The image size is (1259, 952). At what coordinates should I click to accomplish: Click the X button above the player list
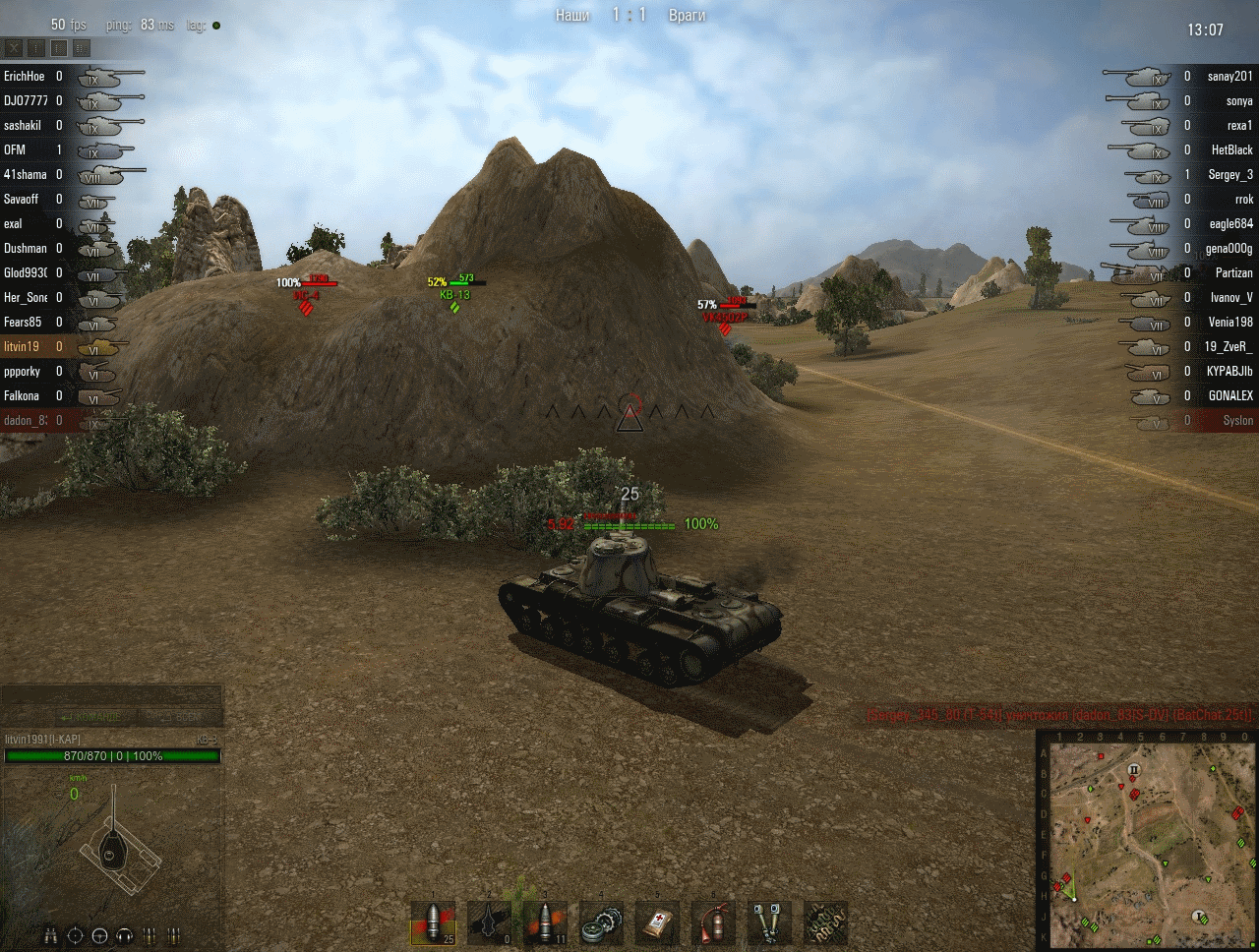tap(13, 47)
